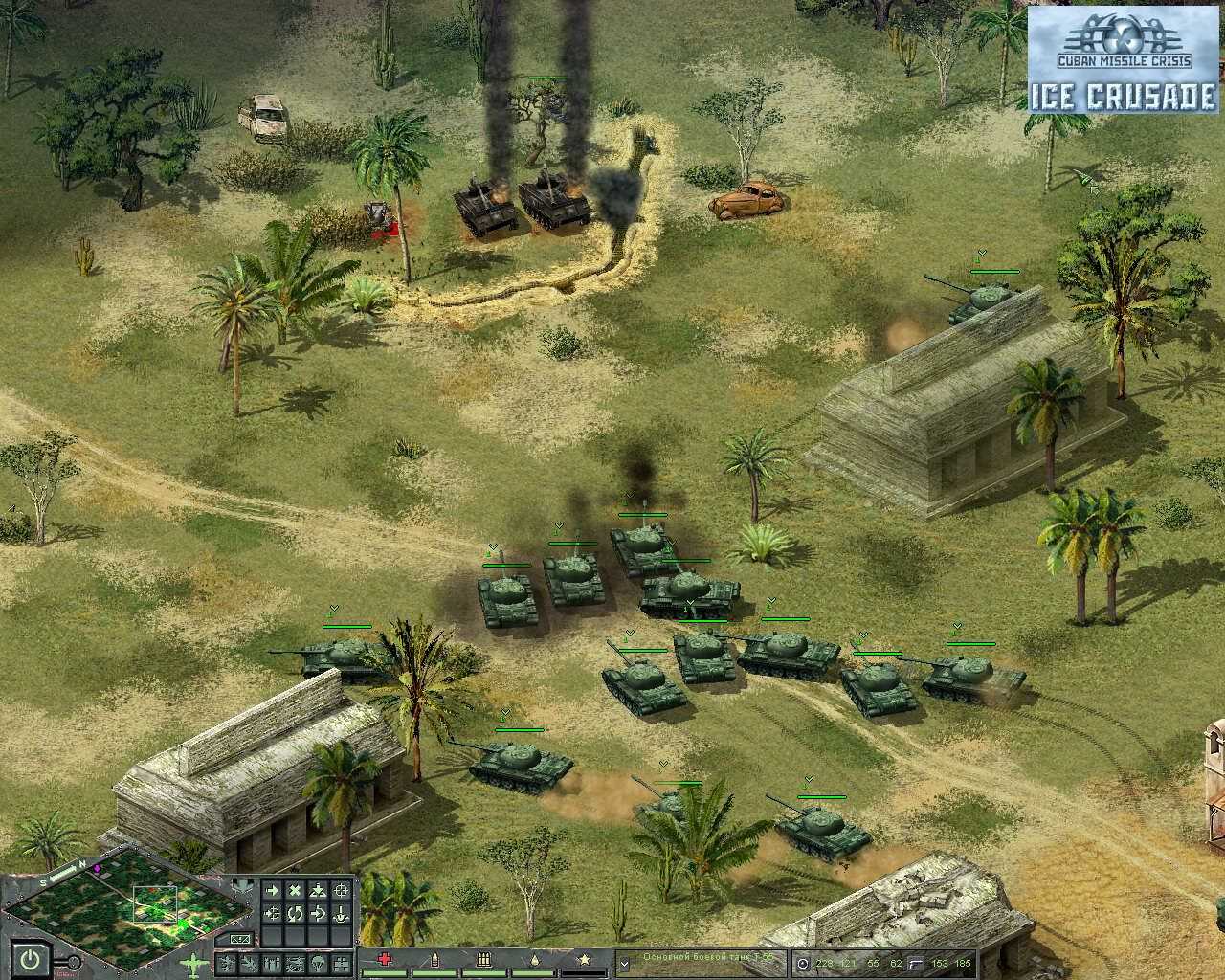Select the Move order icon
This screenshot has height=980, width=1225.
tap(273, 890)
